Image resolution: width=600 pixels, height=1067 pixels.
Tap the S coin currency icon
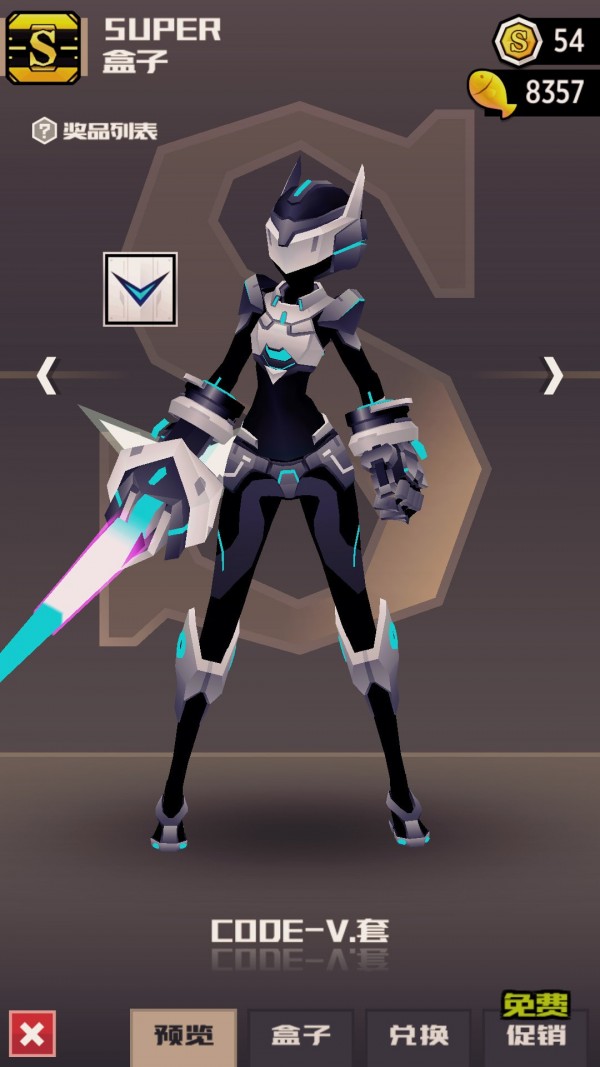tap(519, 41)
